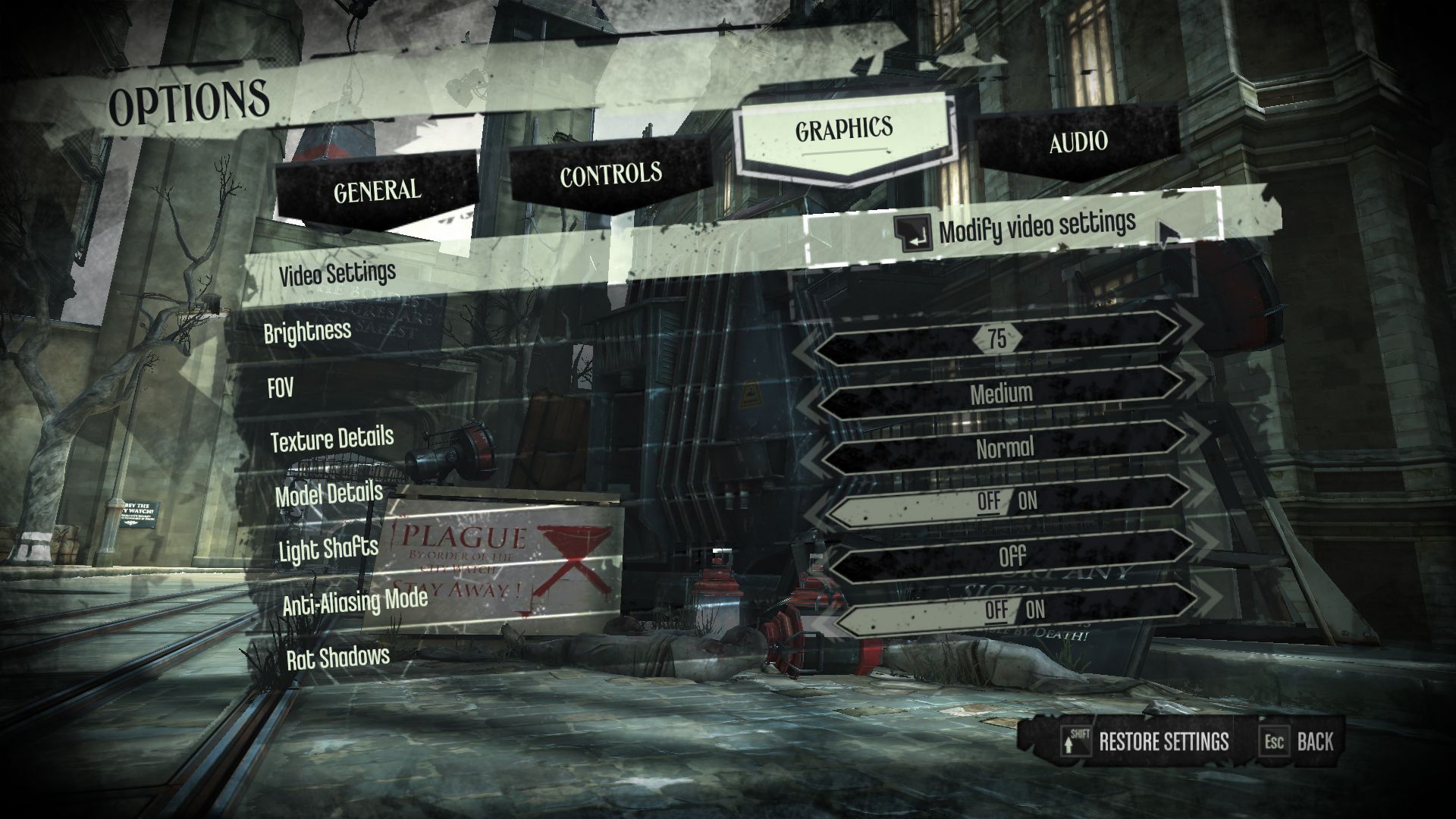
Task: Click the right arrow beside the Normal value
Action: (1198, 440)
